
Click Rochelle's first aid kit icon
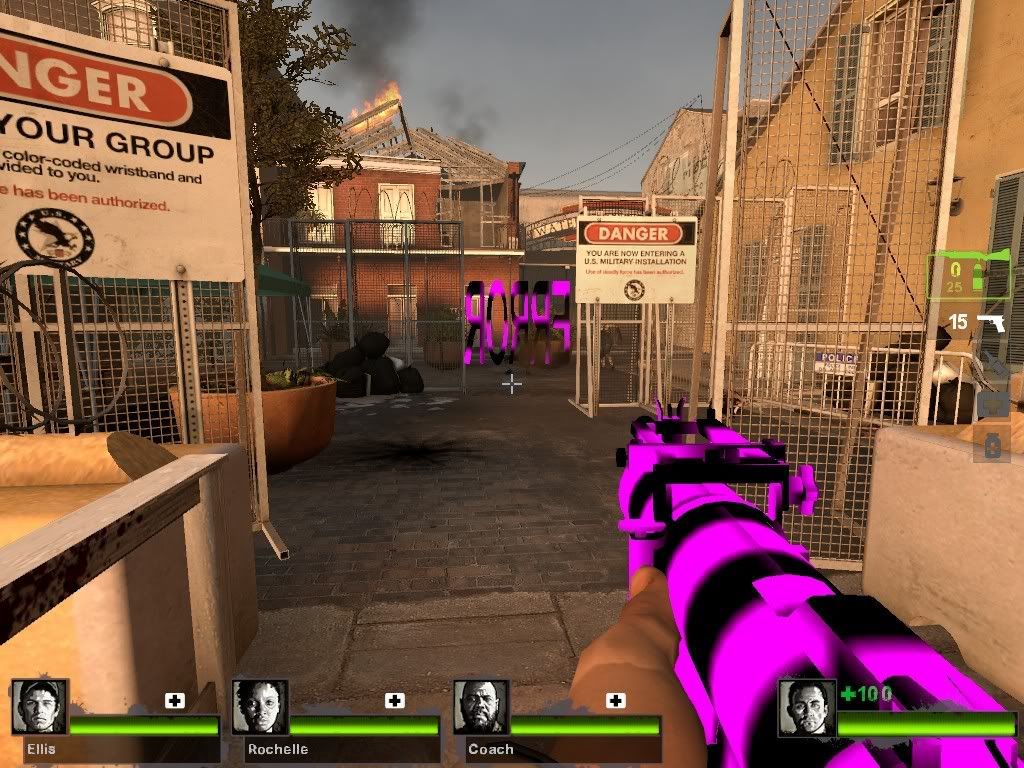tap(395, 701)
